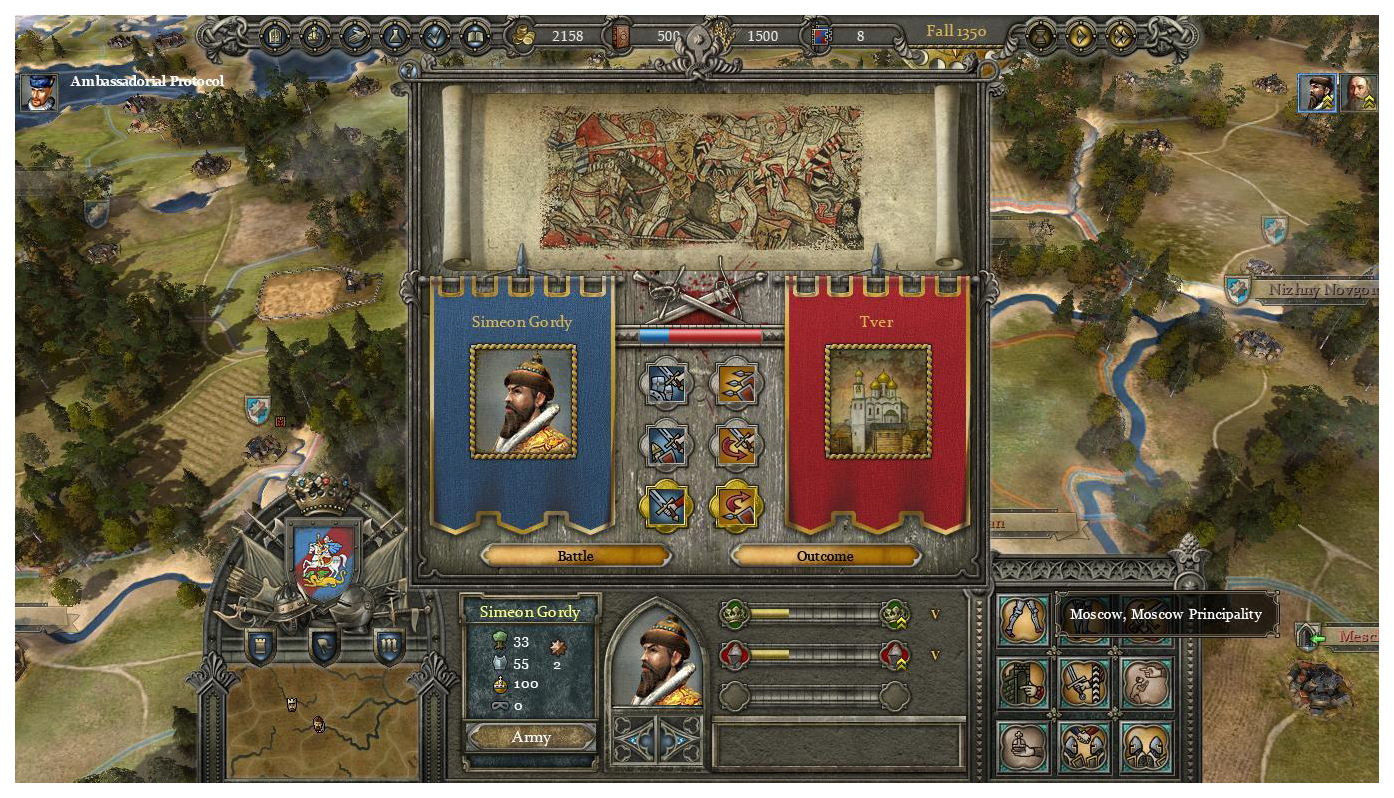
Task: Choose the Outcome button
Action: [825, 556]
